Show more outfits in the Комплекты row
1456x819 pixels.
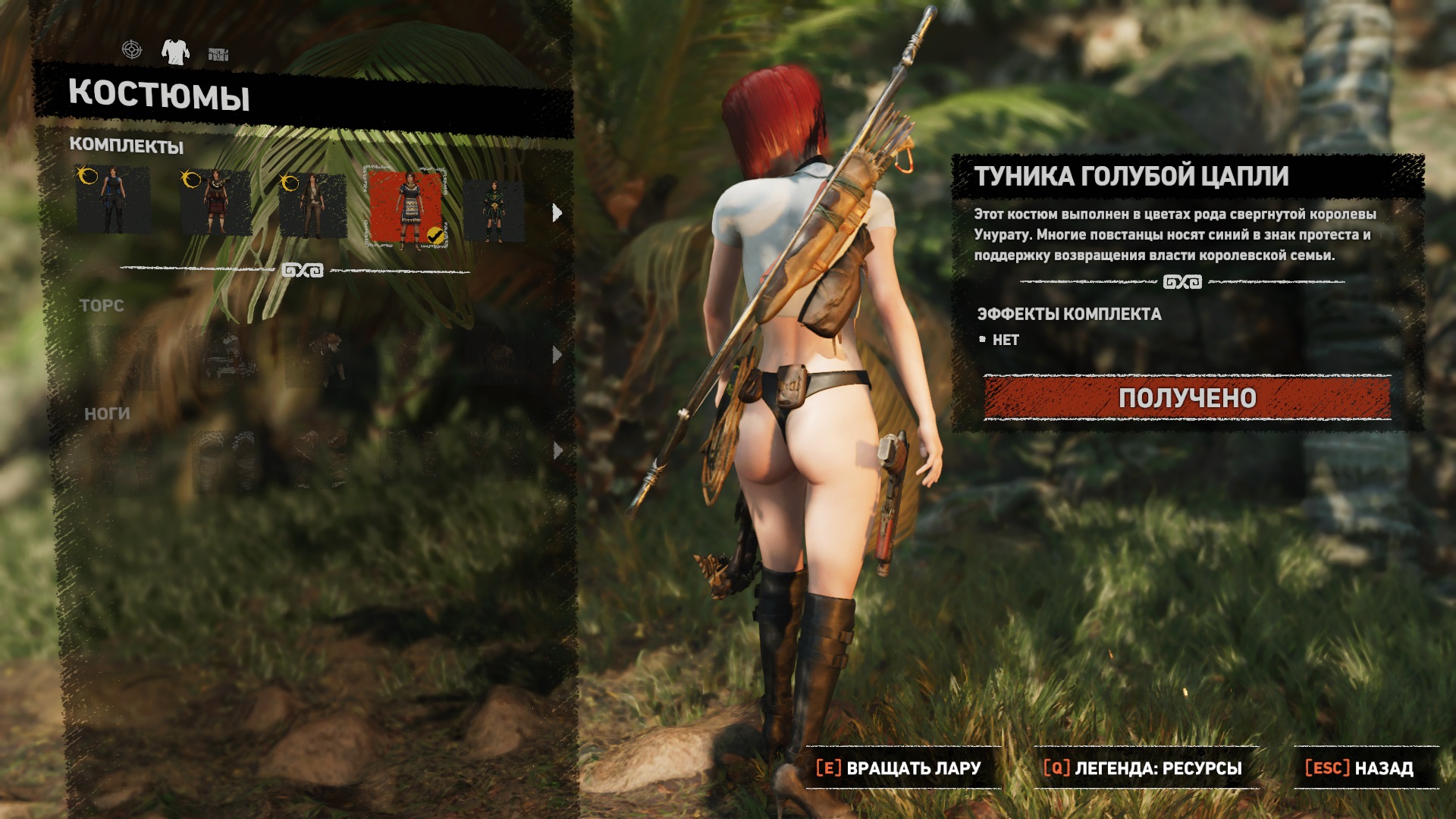point(557,213)
